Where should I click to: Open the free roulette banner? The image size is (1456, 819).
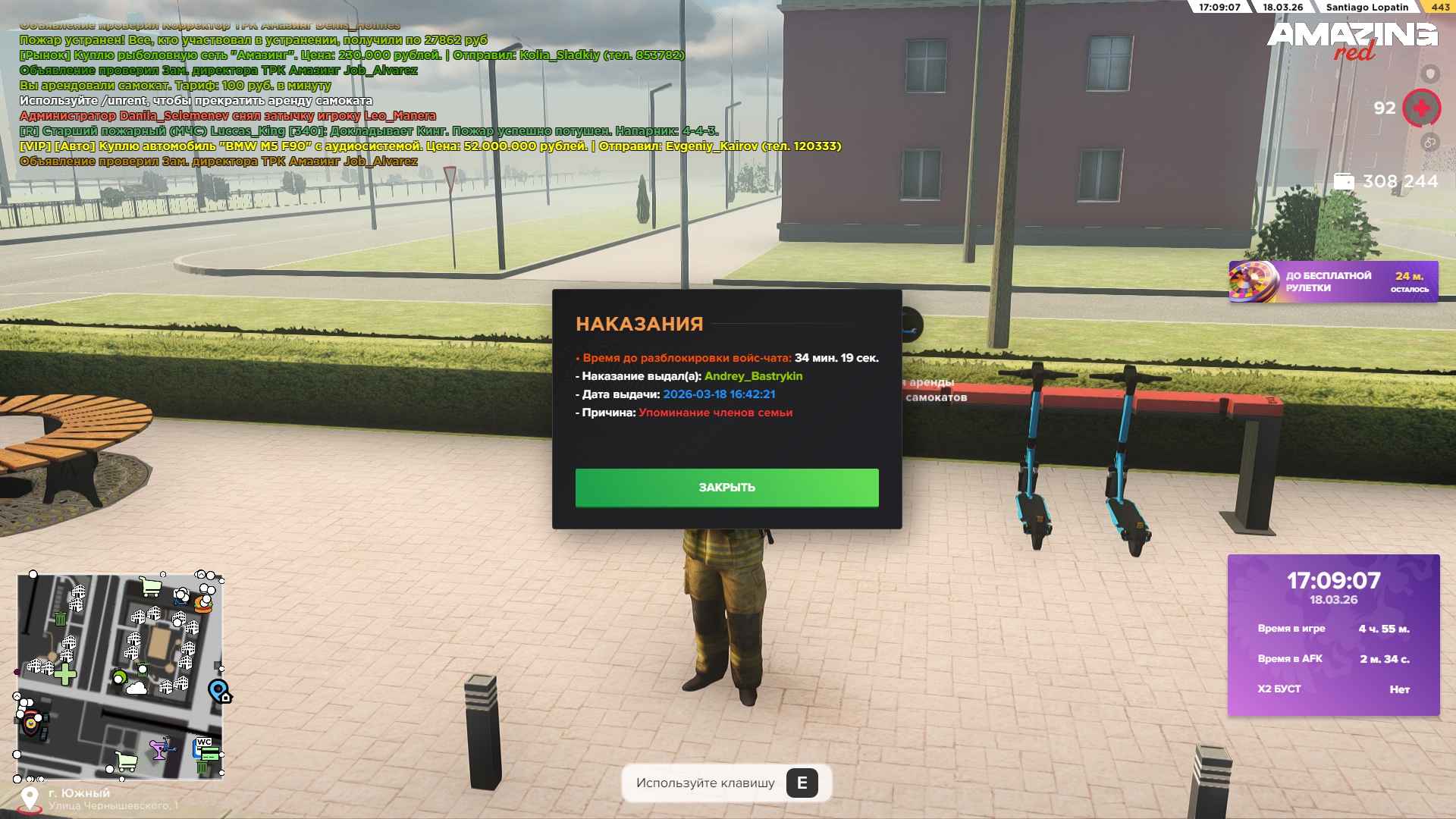pos(1332,282)
